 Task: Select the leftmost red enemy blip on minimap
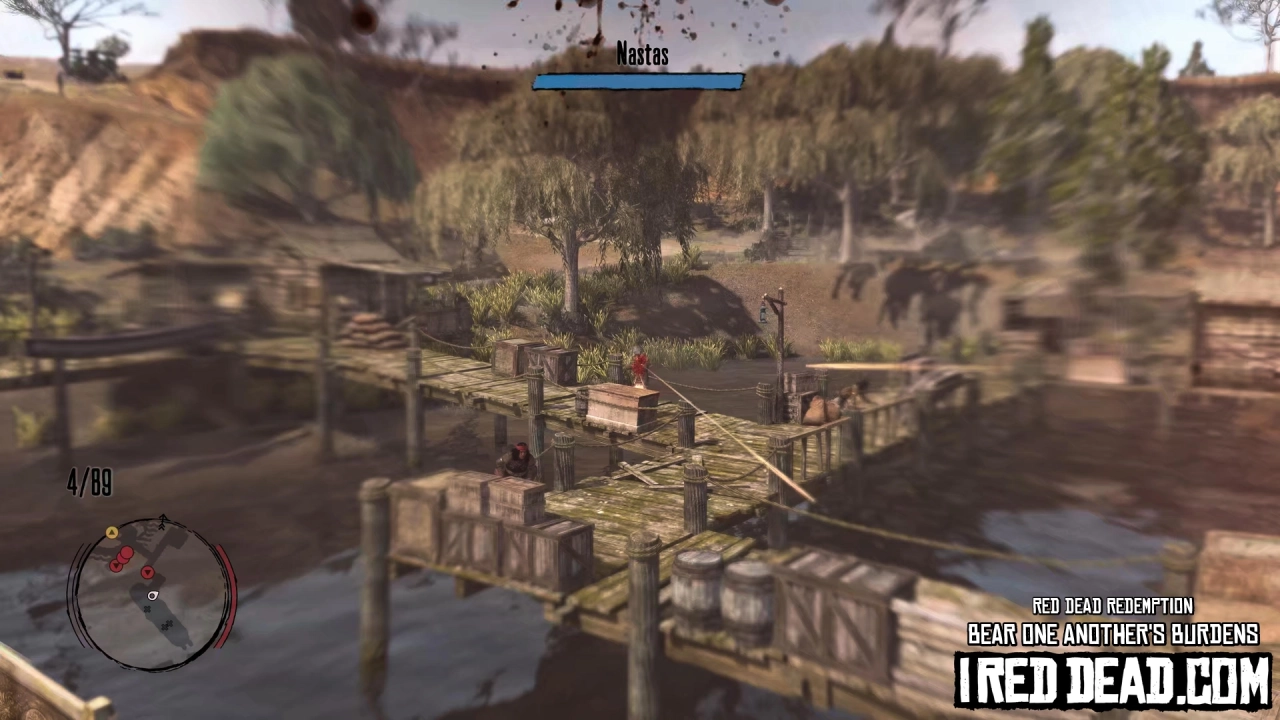coord(116,566)
